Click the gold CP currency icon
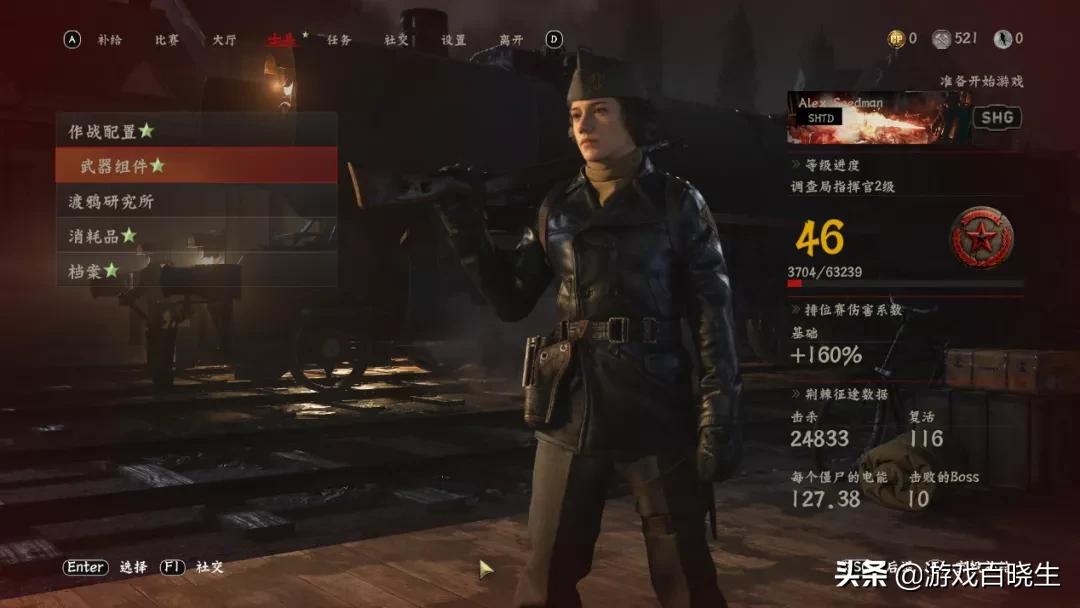 pyautogui.click(x=896, y=39)
